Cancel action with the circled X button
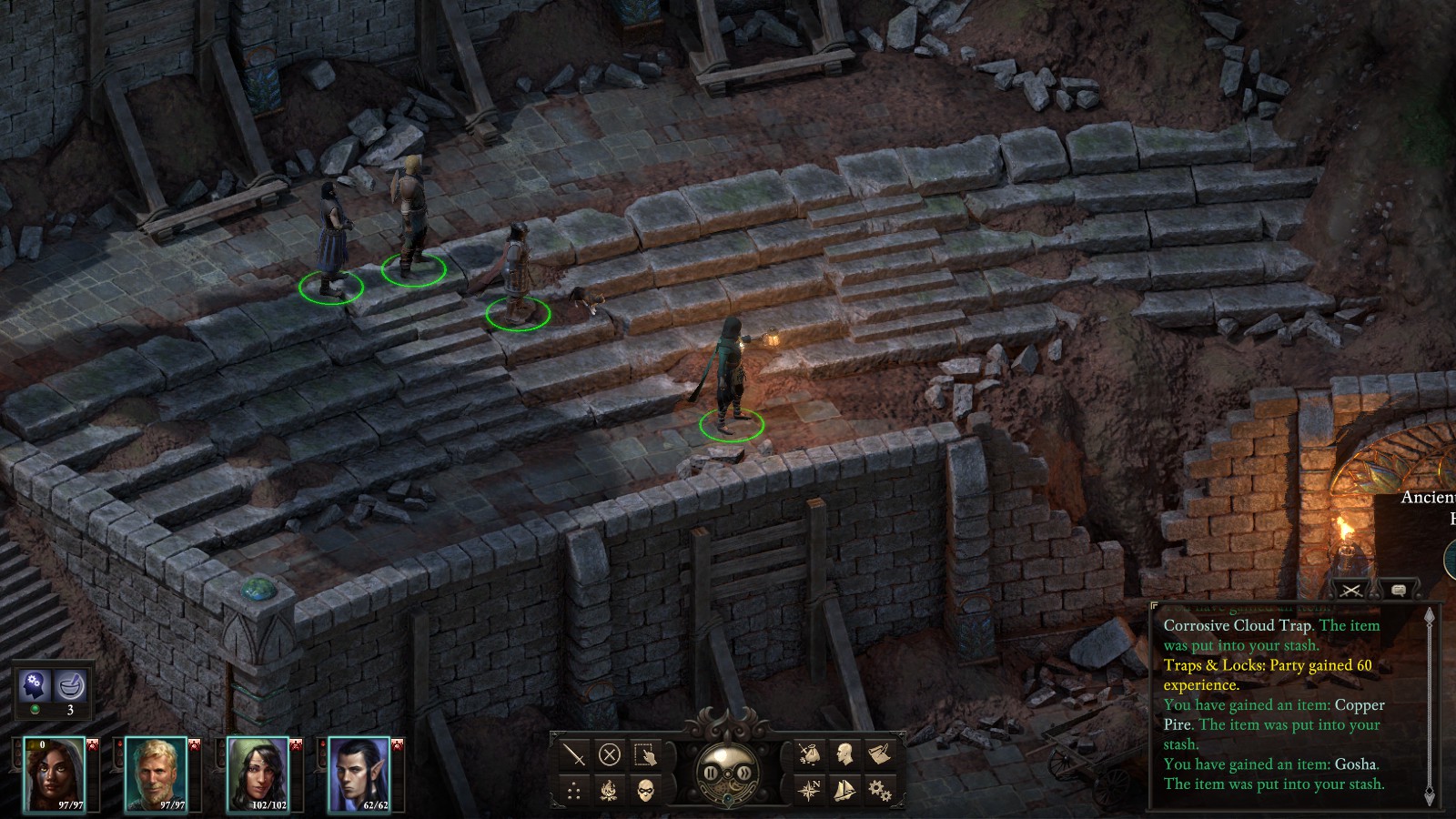Screen dimensions: 1456x819 pyautogui.click(x=610, y=754)
